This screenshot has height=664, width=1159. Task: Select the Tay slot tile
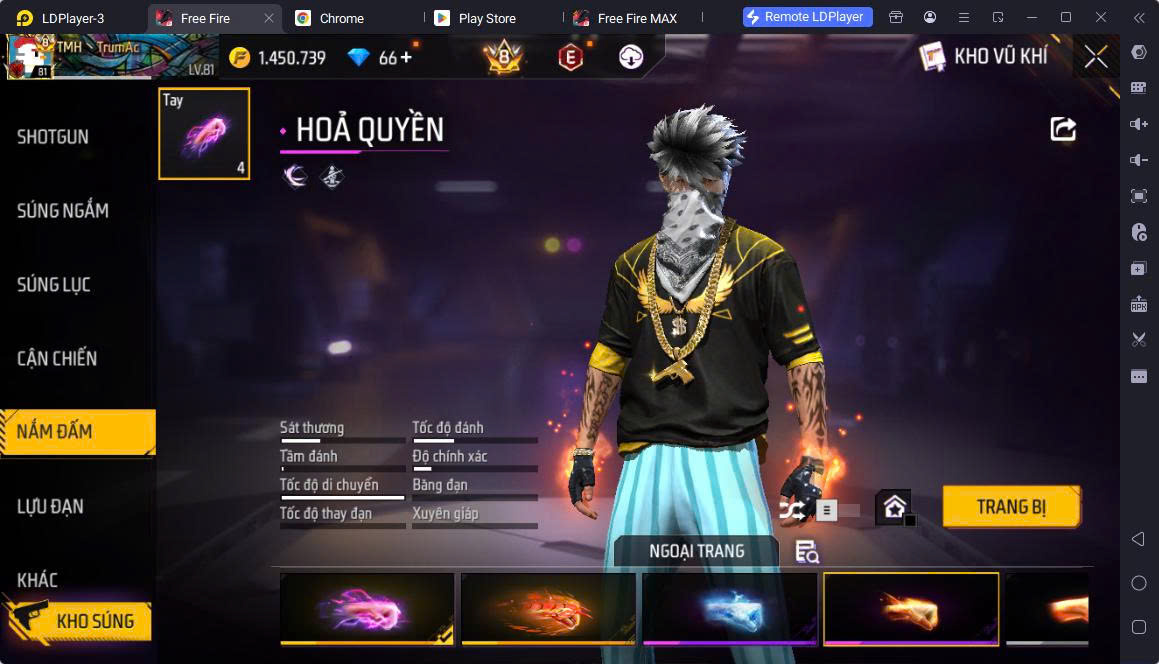(x=204, y=134)
